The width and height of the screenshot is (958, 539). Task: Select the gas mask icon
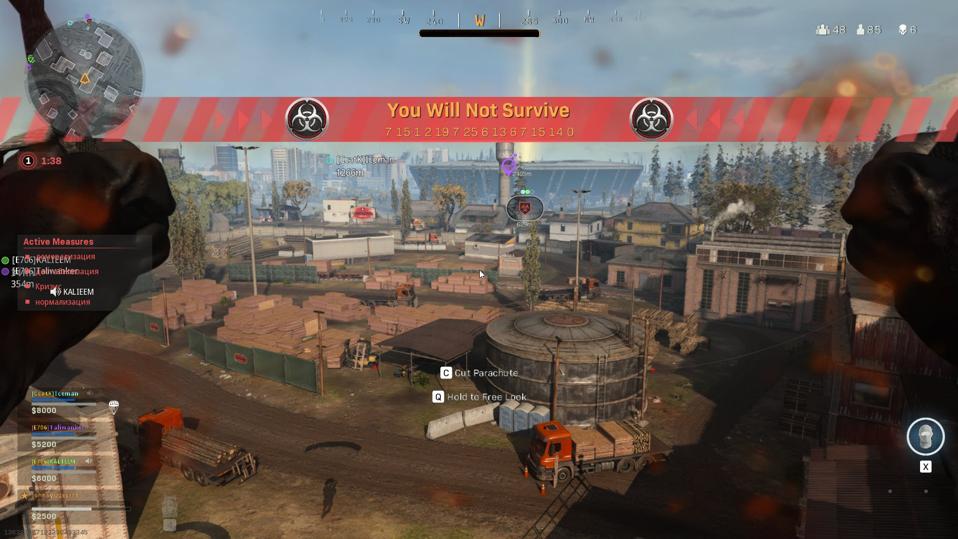[x=925, y=437]
